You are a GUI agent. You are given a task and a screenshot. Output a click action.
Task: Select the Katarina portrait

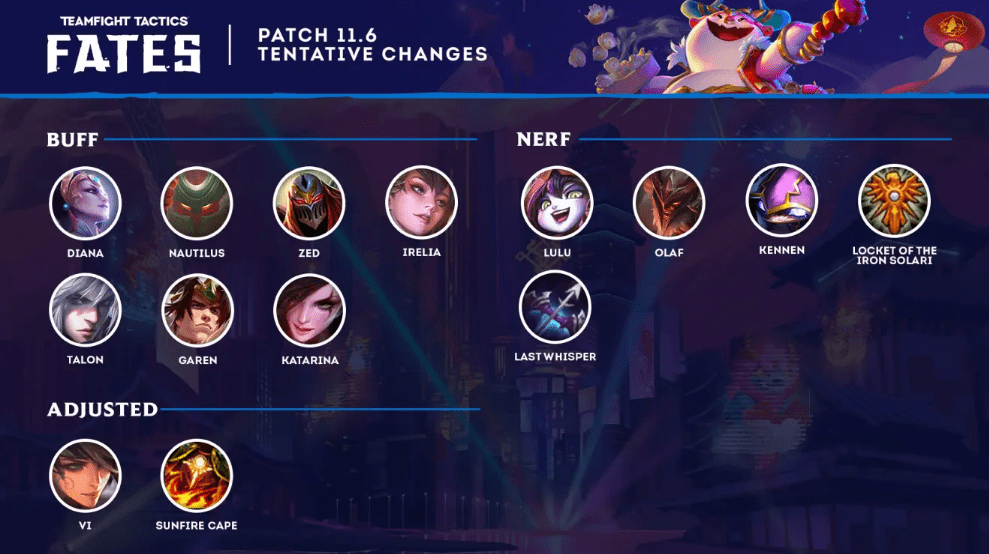309,310
